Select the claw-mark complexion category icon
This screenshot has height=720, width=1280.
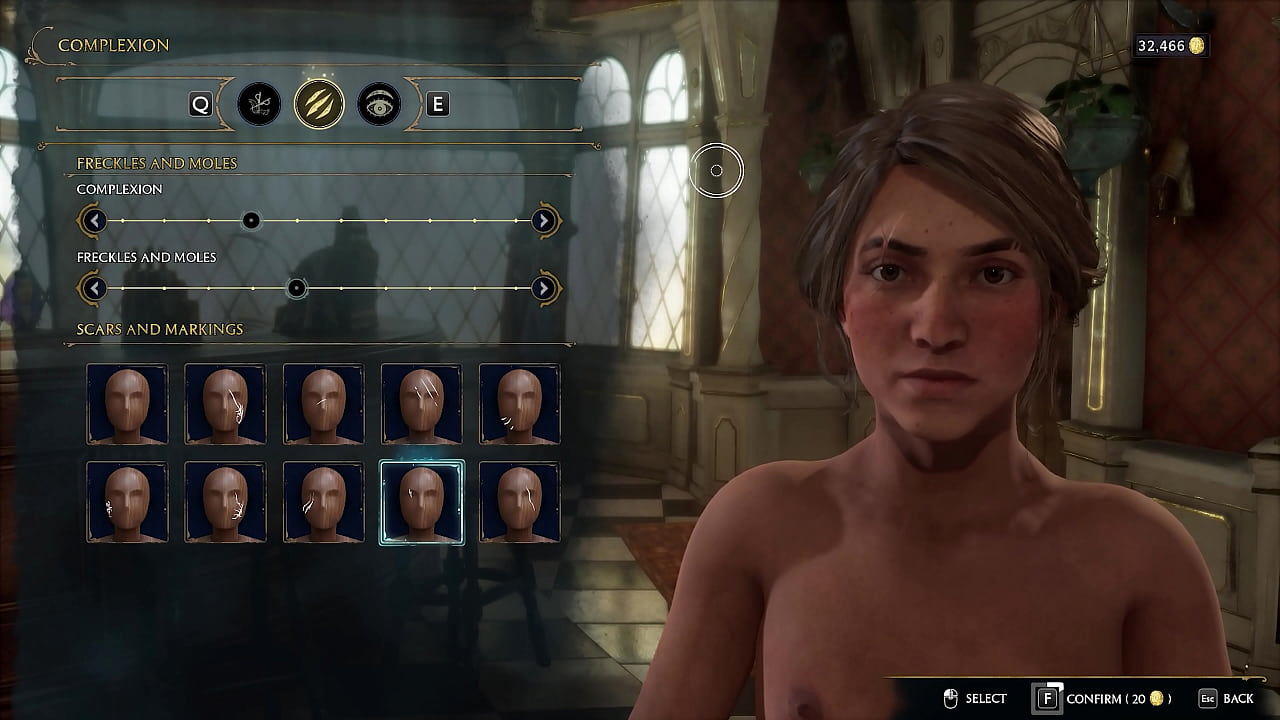tap(318, 104)
